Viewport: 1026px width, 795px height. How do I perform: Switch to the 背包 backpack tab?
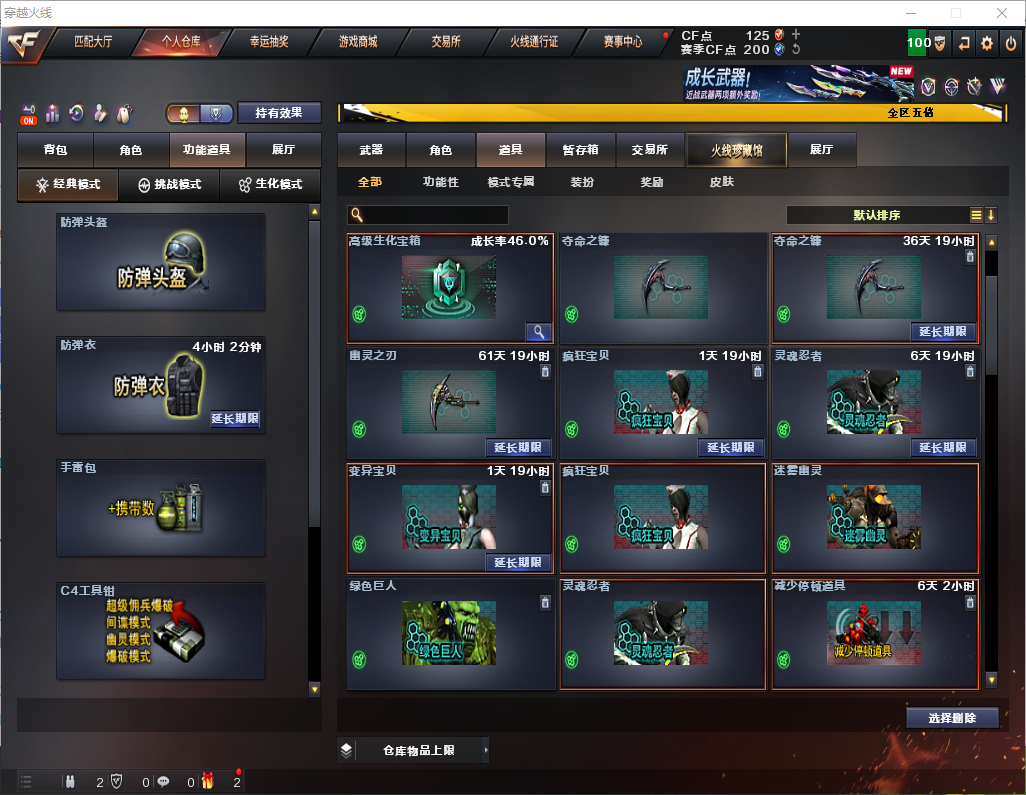pos(55,150)
